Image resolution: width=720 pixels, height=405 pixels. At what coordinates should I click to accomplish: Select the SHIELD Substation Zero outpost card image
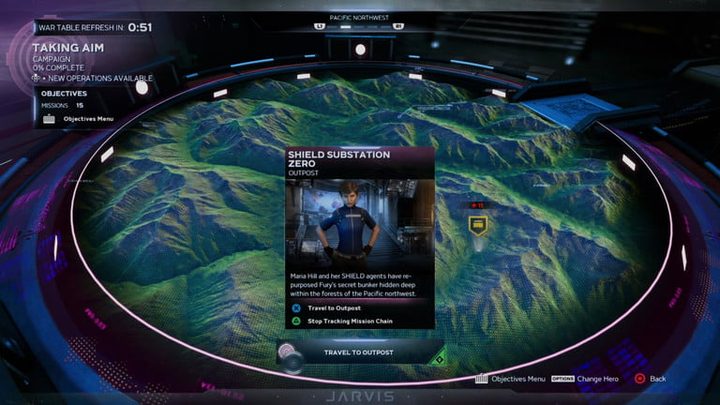click(x=359, y=222)
